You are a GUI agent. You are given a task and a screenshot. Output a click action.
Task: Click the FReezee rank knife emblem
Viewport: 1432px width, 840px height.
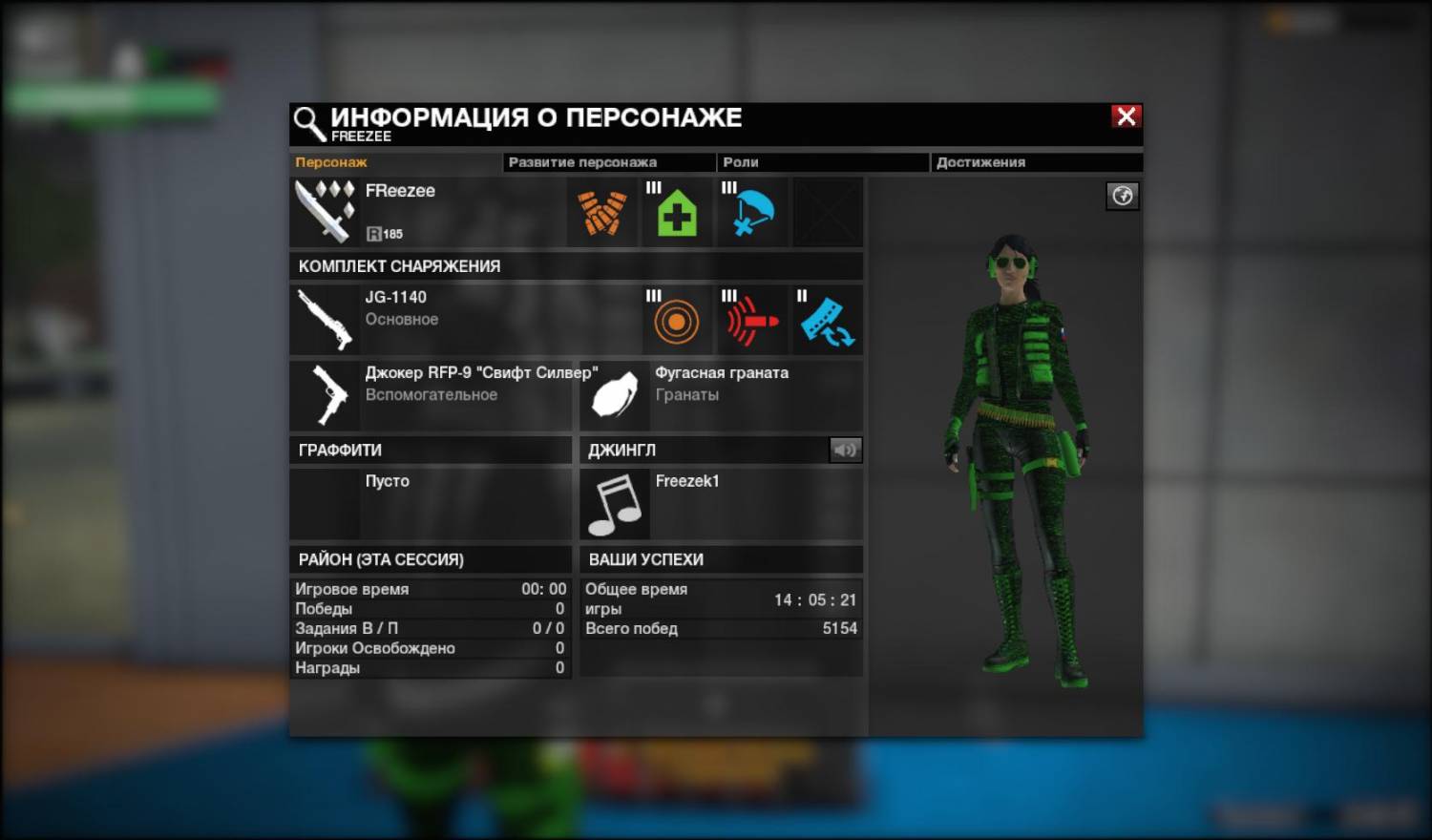pyautogui.click(x=326, y=211)
